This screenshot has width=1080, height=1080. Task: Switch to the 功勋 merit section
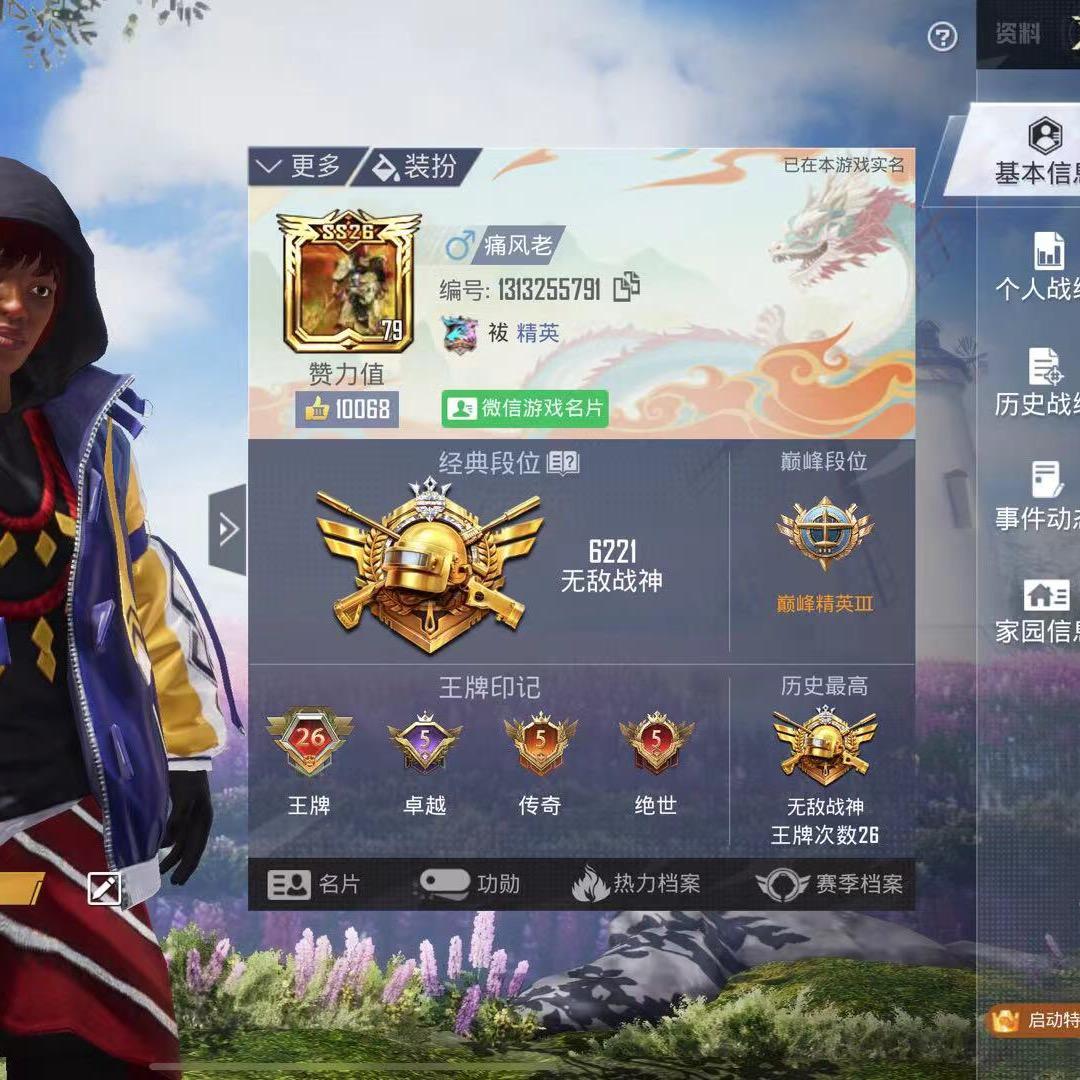(470, 884)
